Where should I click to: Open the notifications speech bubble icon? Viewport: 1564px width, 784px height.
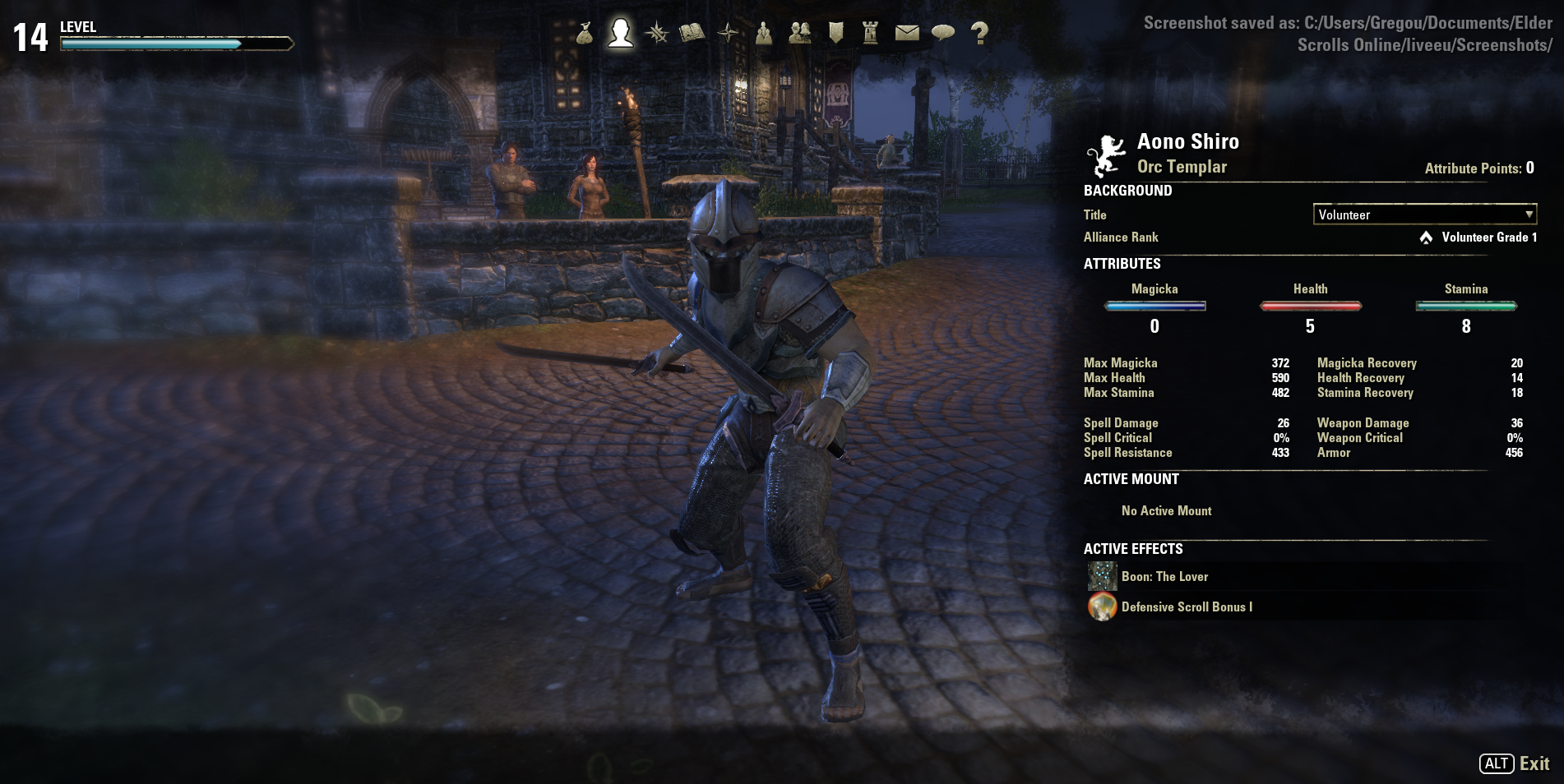(x=943, y=33)
